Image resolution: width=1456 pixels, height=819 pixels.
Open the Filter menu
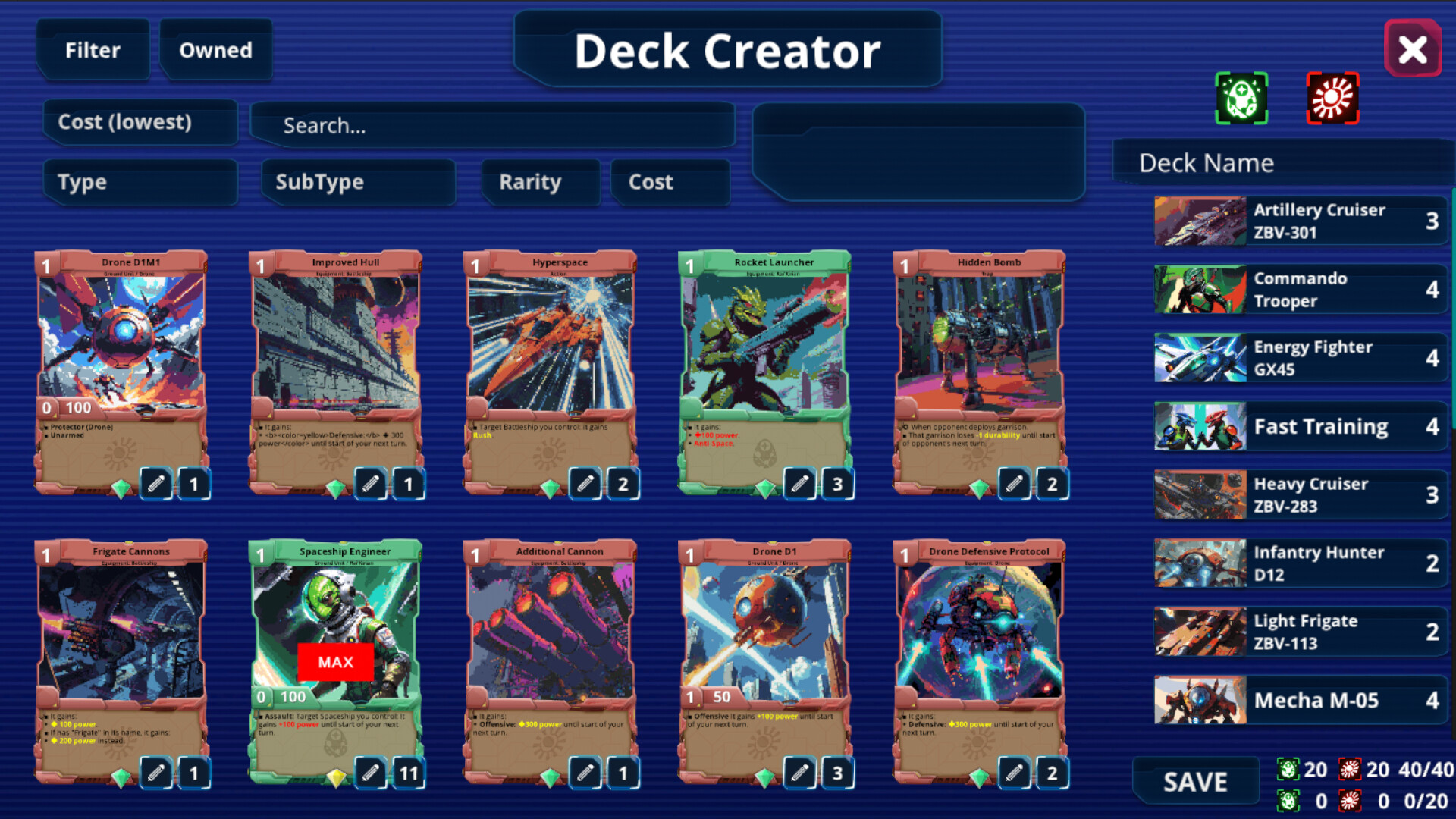tap(93, 50)
